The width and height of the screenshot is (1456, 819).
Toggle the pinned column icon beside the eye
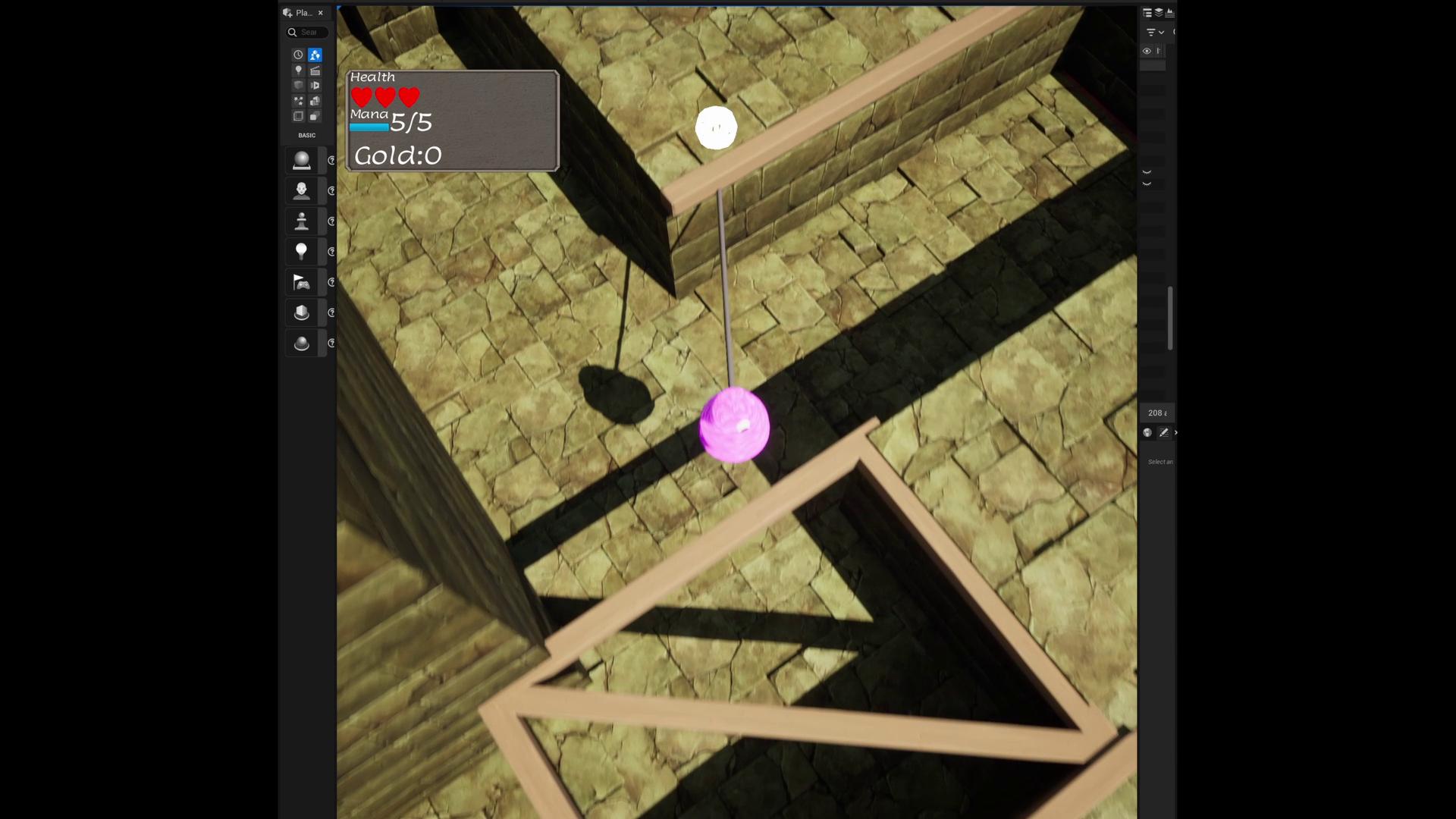click(x=1158, y=51)
